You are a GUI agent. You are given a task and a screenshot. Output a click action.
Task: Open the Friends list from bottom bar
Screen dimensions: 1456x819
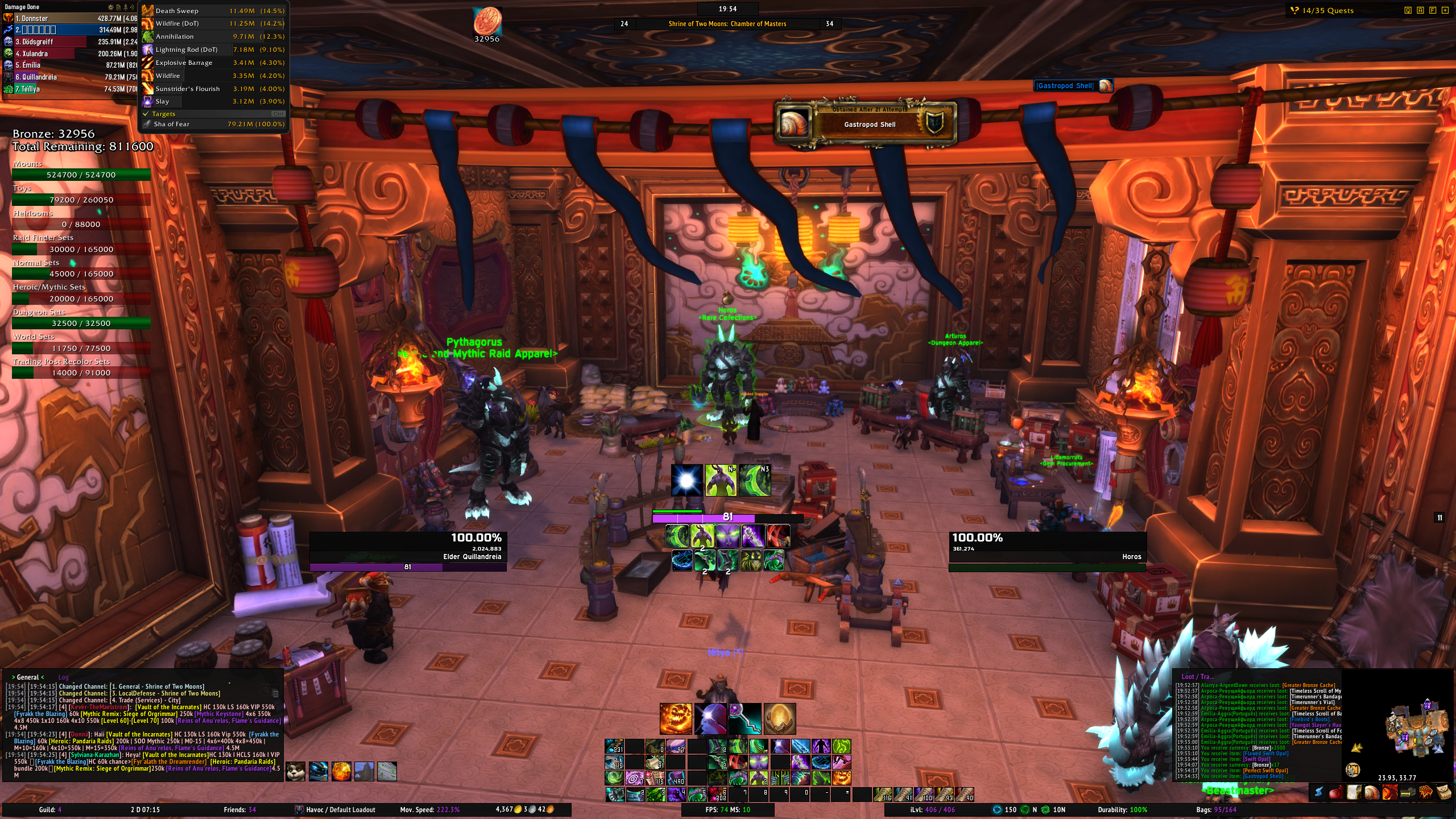[x=239, y=810]
